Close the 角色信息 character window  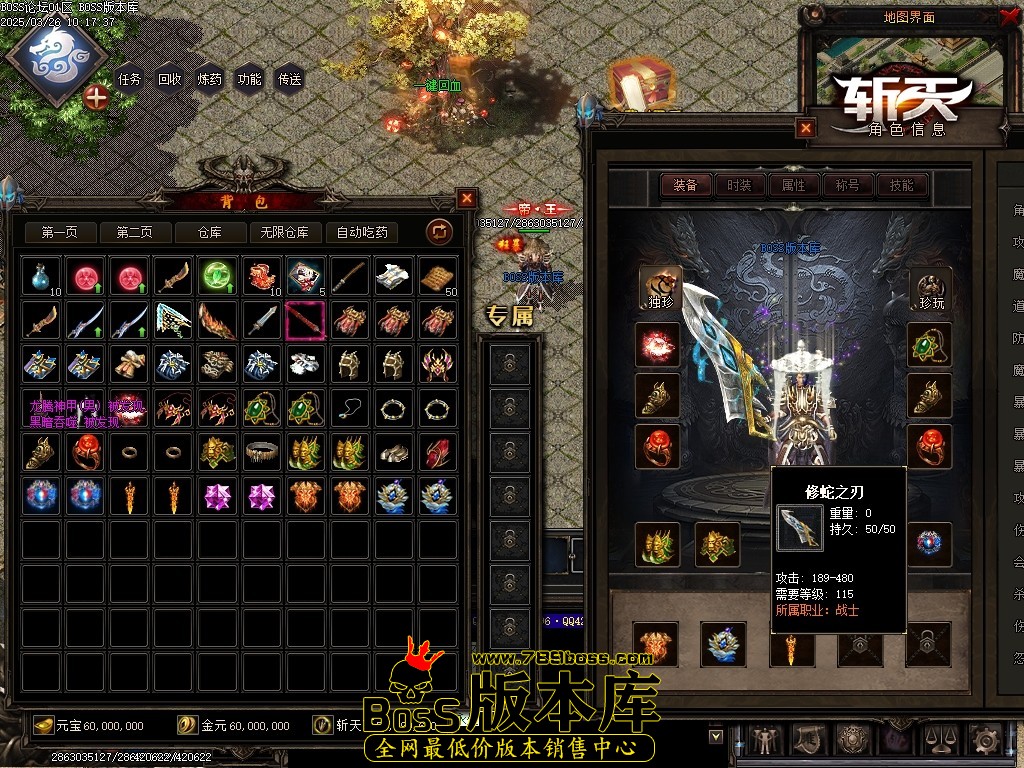pos(806,128)
